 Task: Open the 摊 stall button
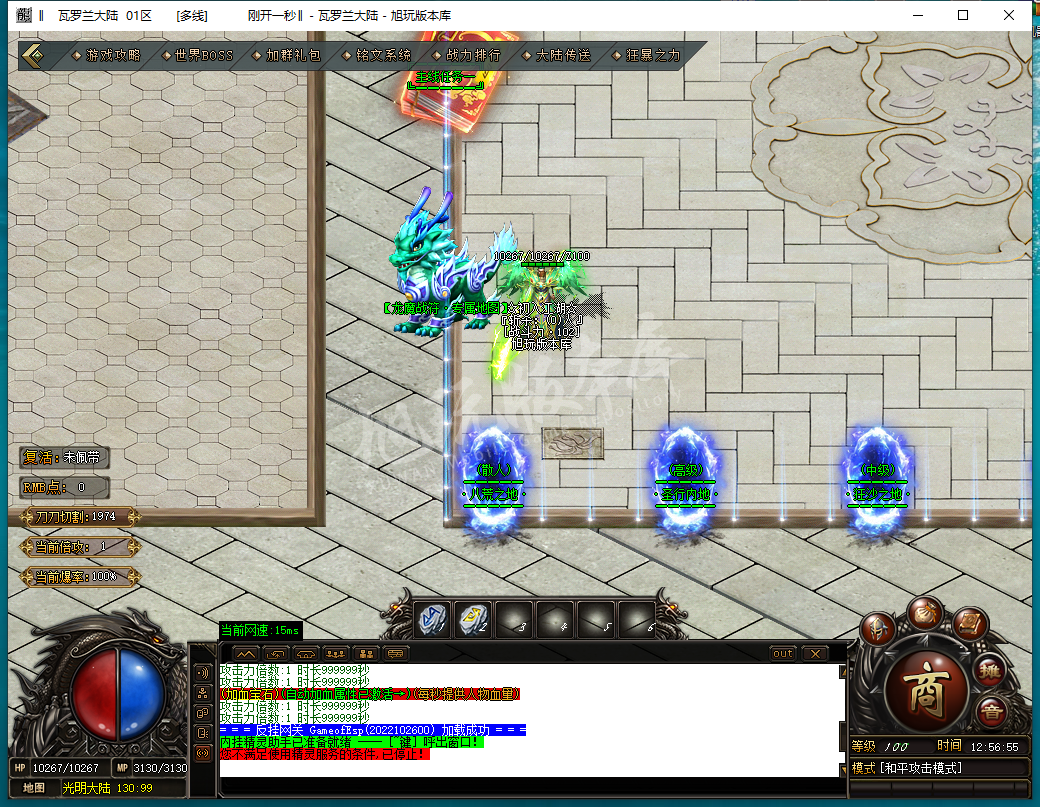click(x=989, y=669)
